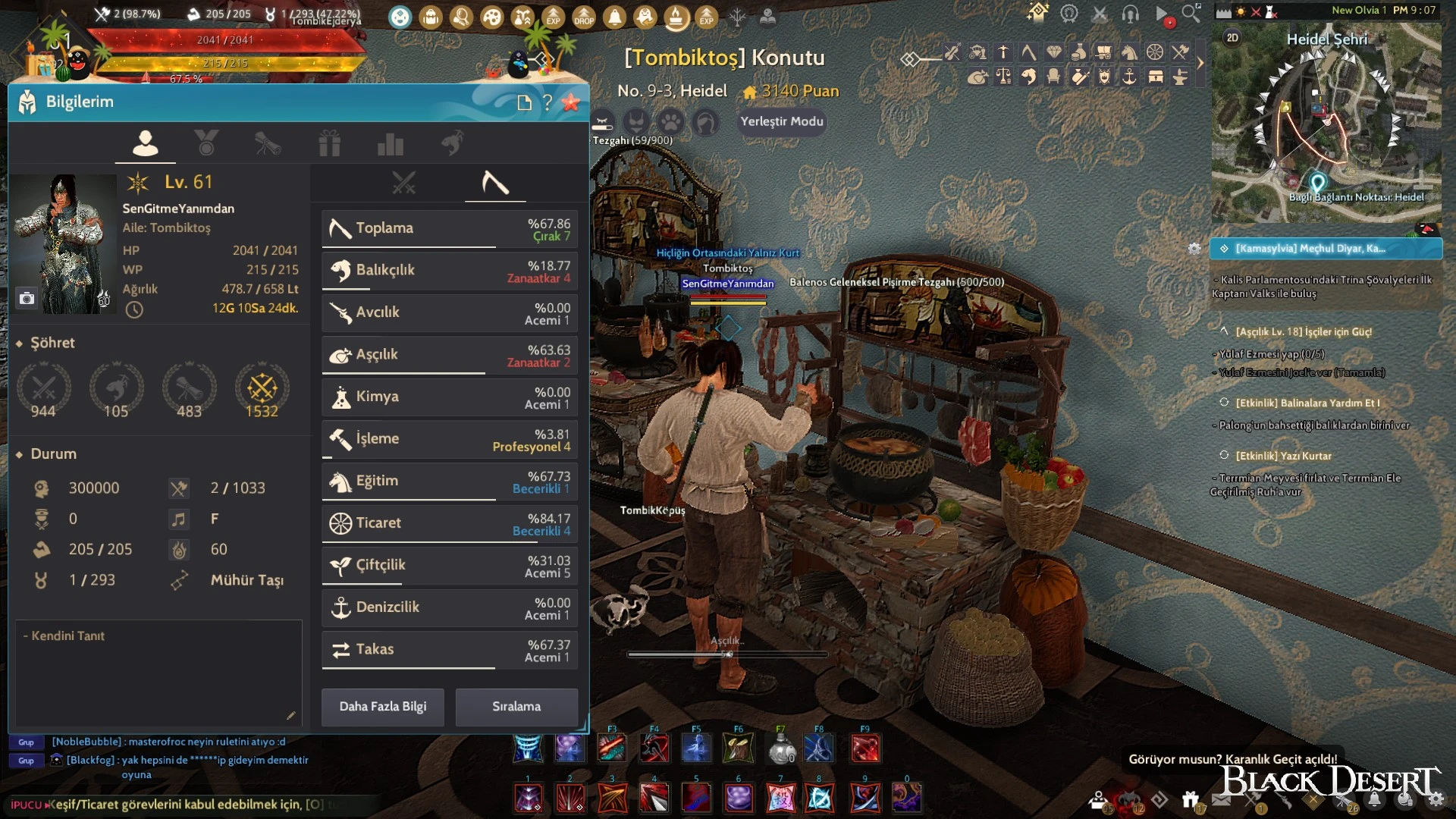Switch to the bar chart statistics tab
This screenshot has width=1456, height=819.
click(390, 143)
